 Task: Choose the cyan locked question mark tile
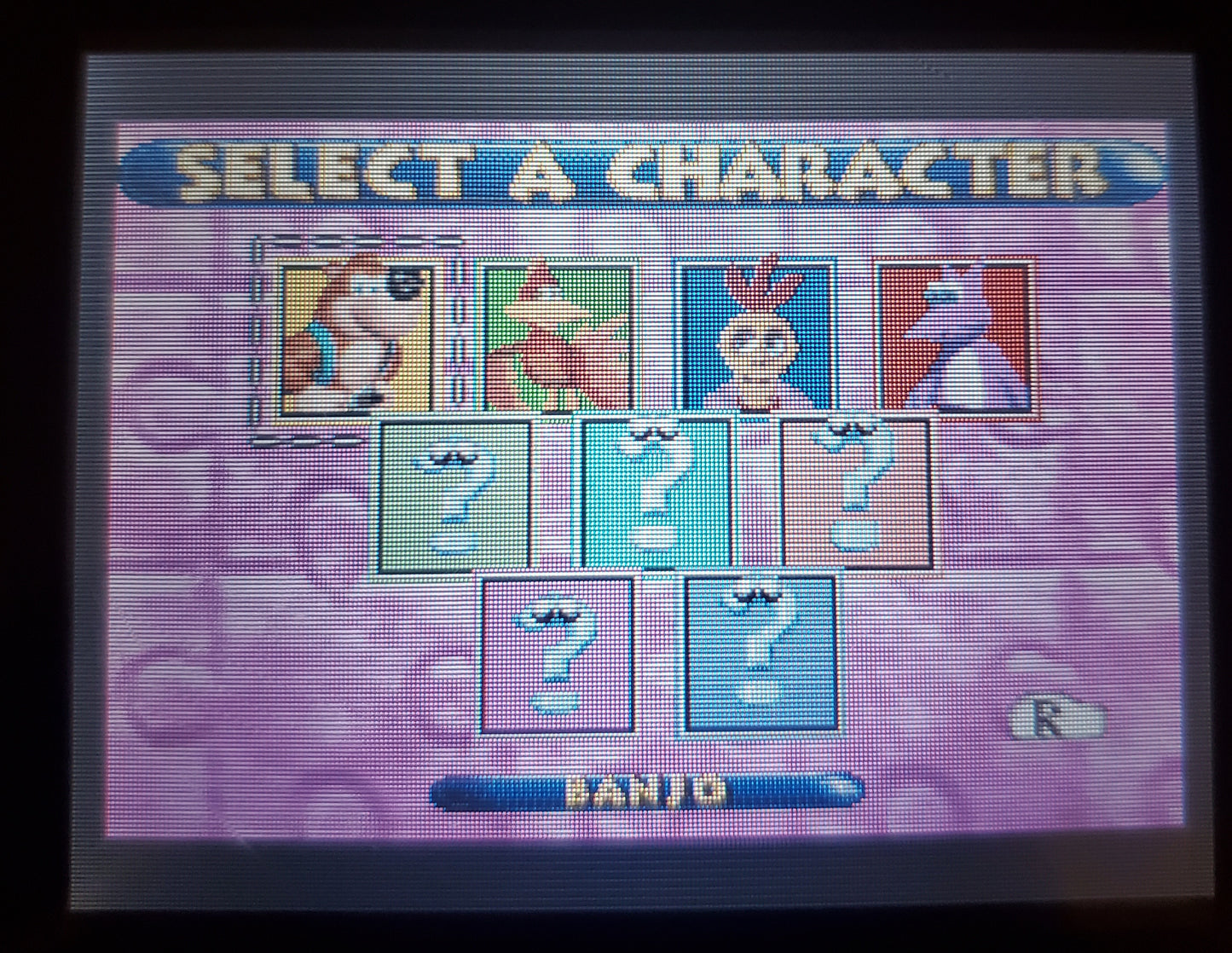tap(656, 494)
